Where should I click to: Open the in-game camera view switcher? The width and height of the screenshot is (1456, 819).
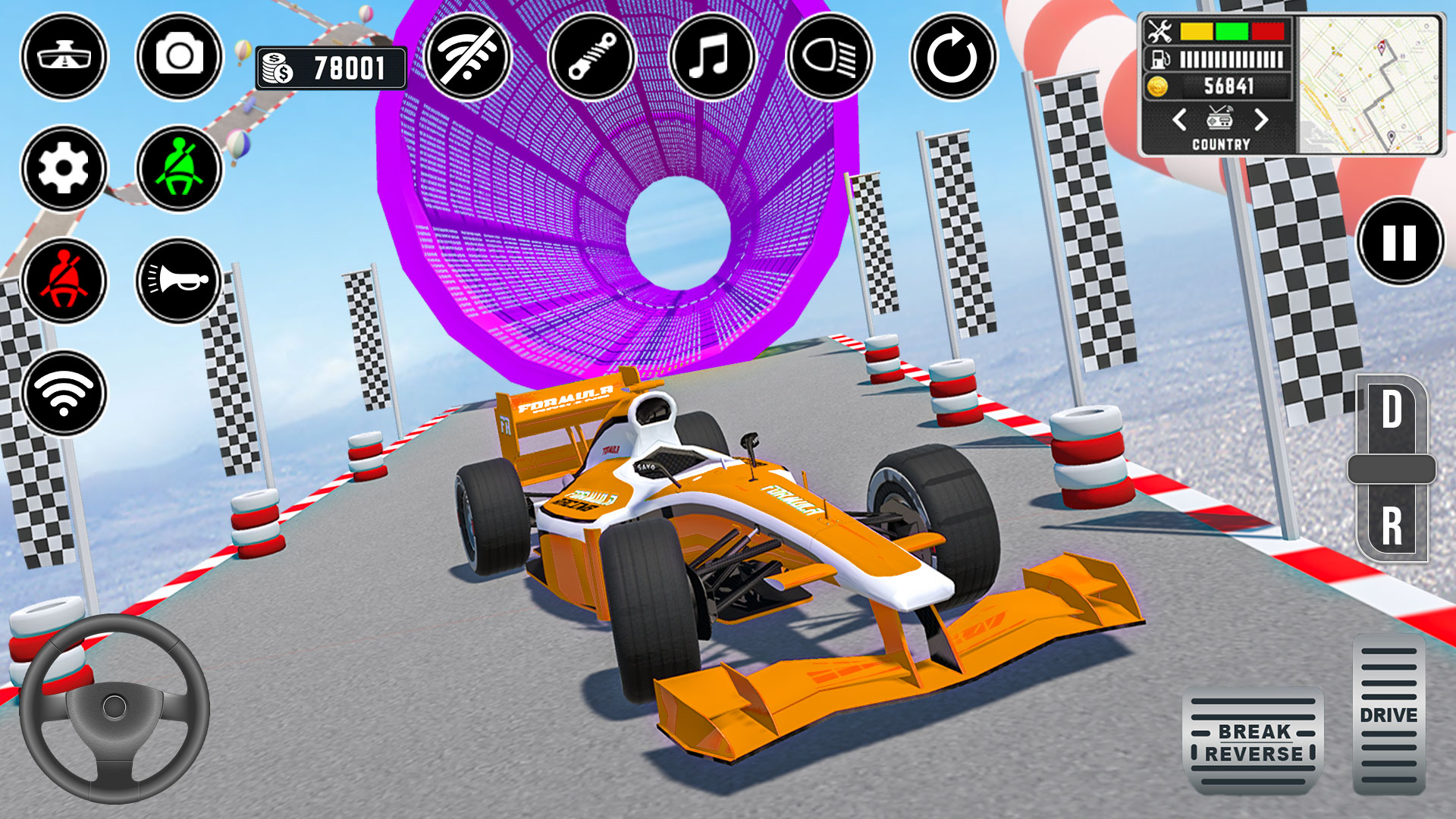[64, 57]
